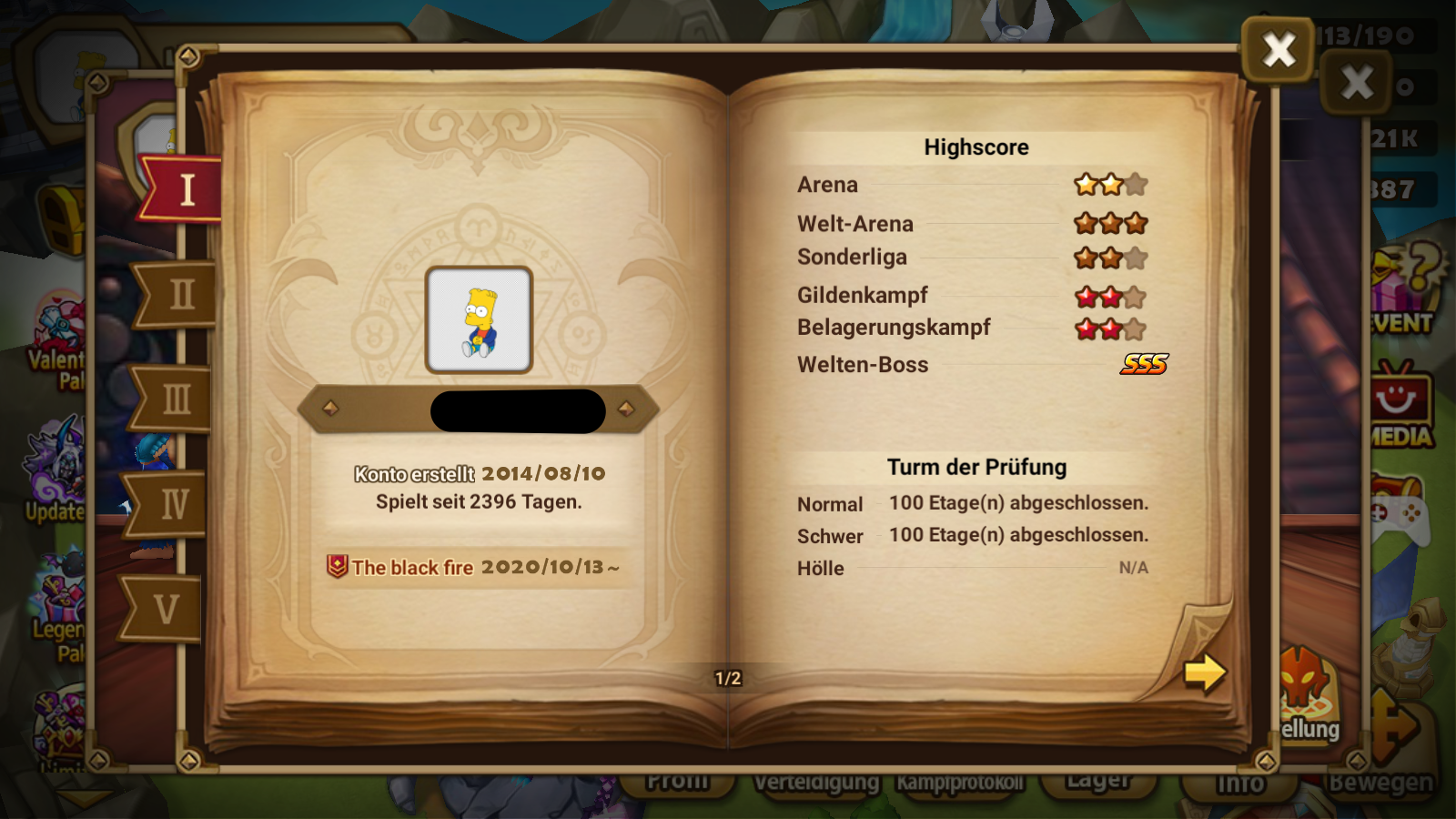Select bookmark tab IV
1456x819 pixels.
[x=169, y=503]
